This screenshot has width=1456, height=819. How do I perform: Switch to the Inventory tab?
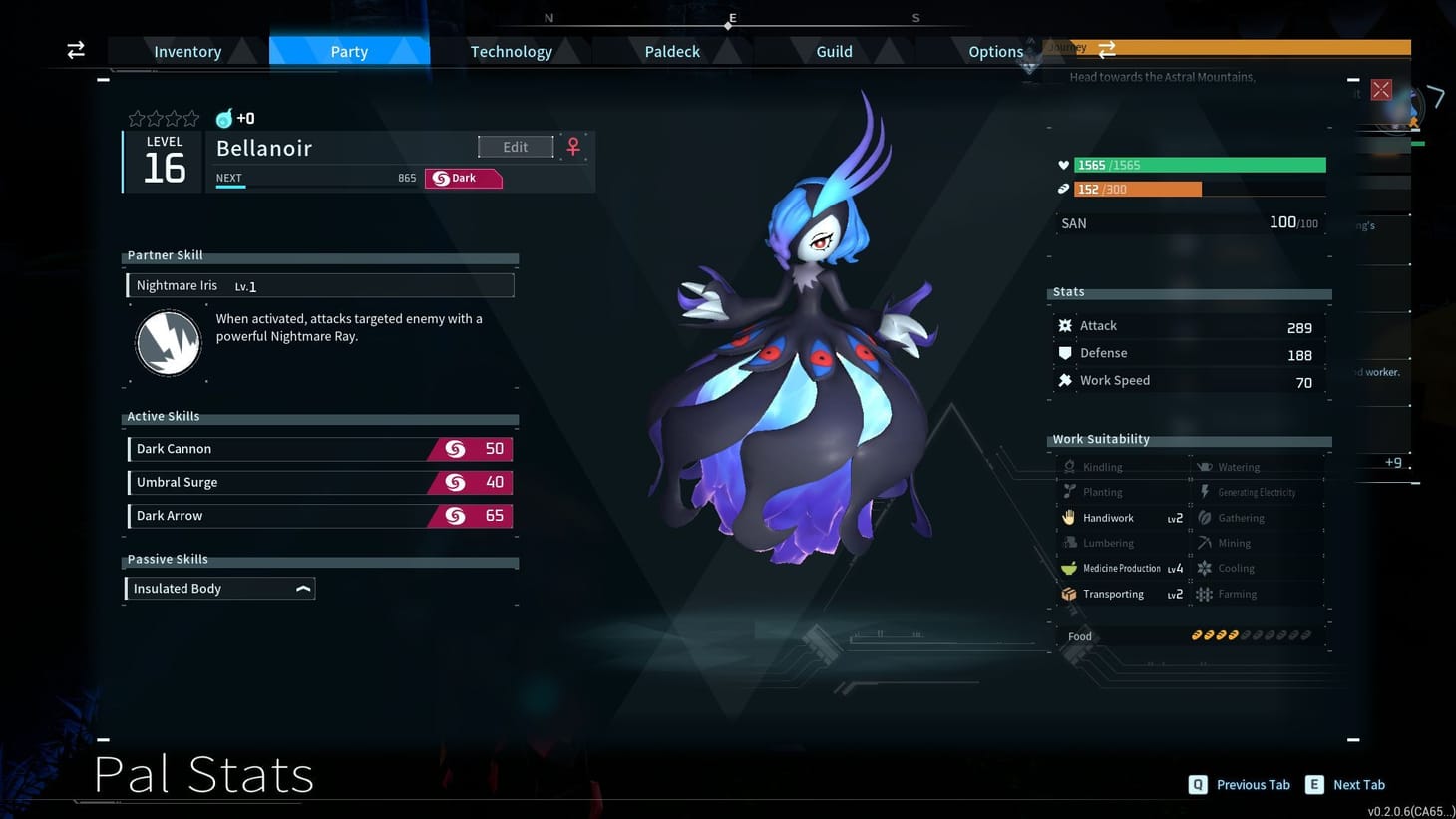point(185,51)
